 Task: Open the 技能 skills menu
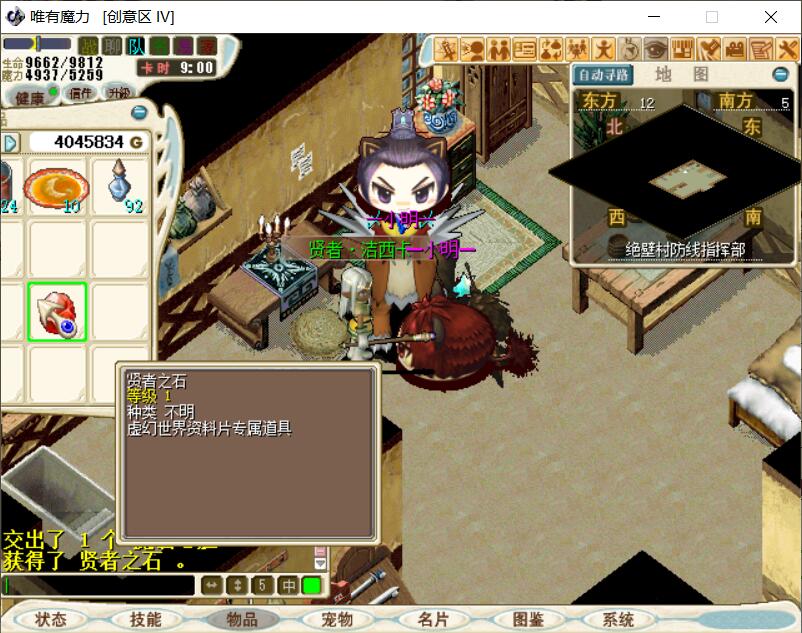(x=146, y=619)
